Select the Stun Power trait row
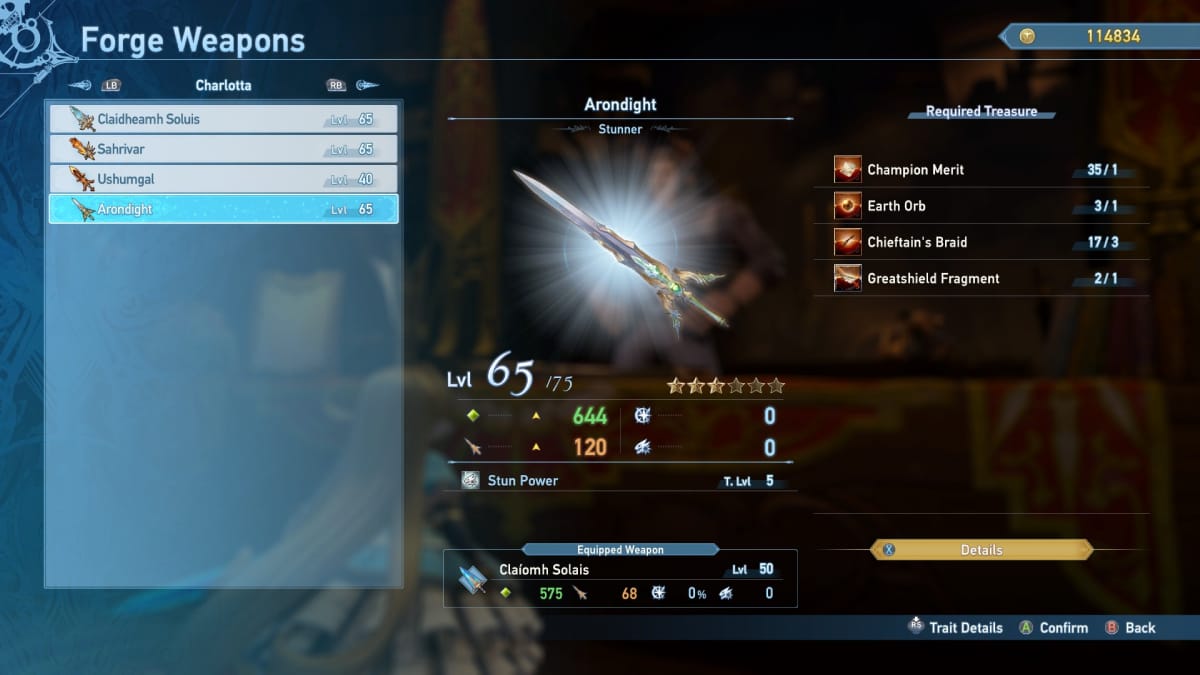The width and height of the screenshot is (1200, 675). (620, 481)
